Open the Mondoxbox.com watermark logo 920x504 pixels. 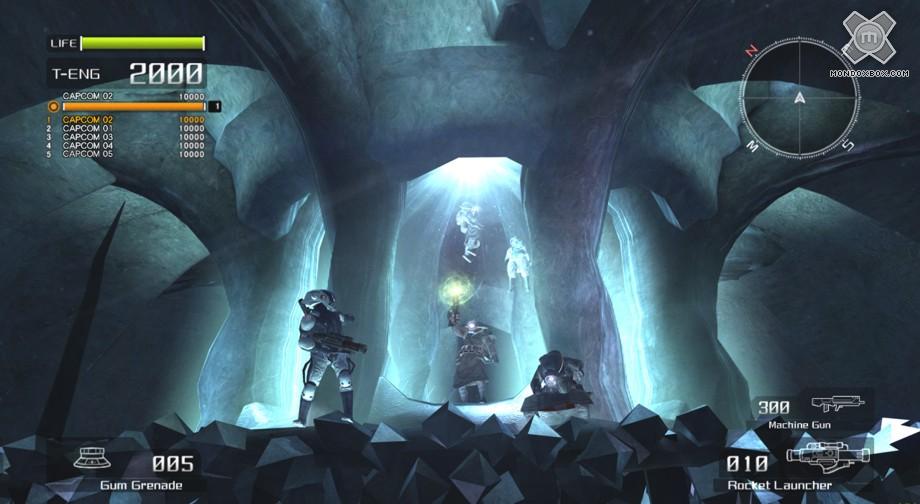click(x=867, y=45)
